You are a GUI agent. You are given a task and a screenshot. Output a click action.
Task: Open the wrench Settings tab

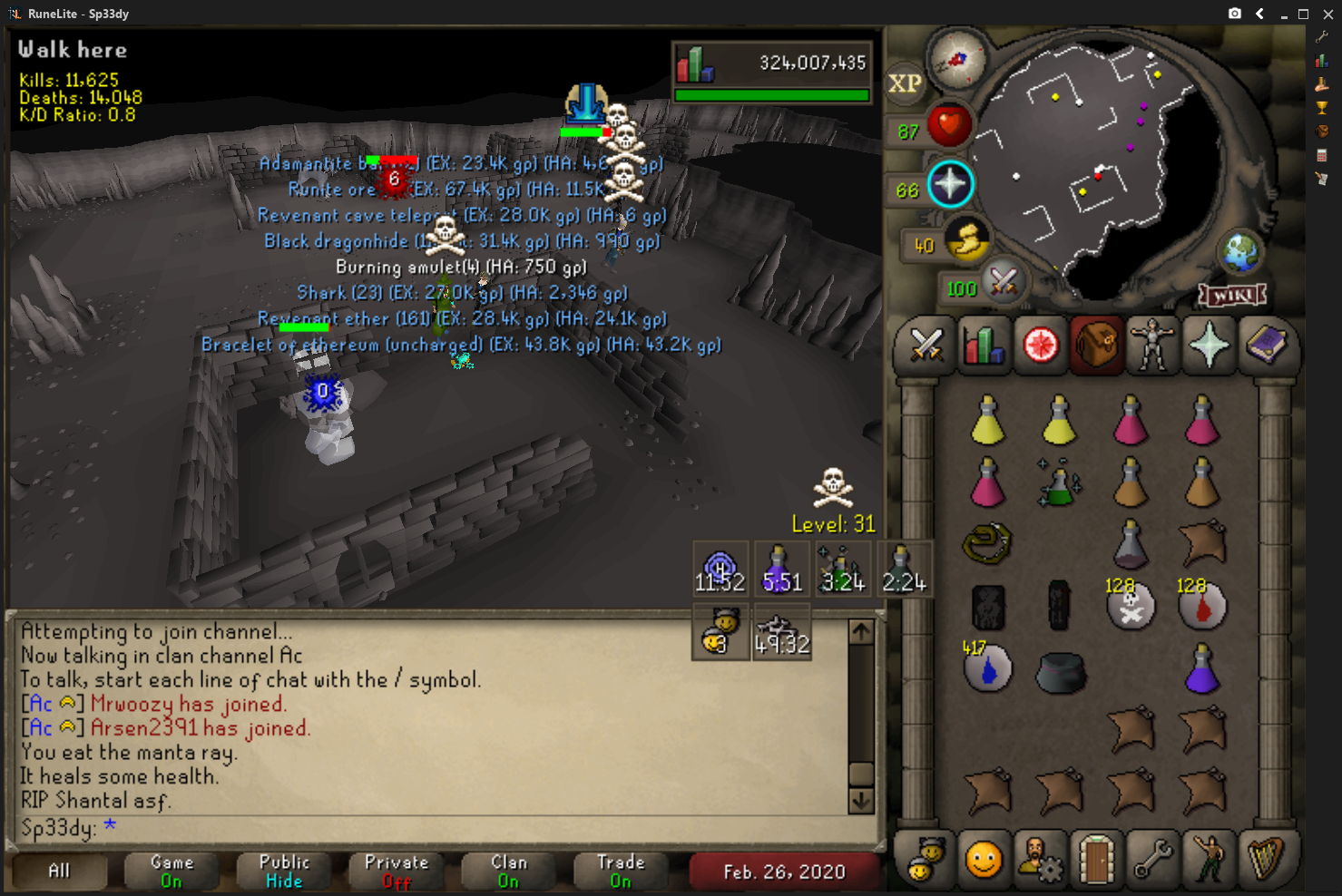pos(1152,859)
